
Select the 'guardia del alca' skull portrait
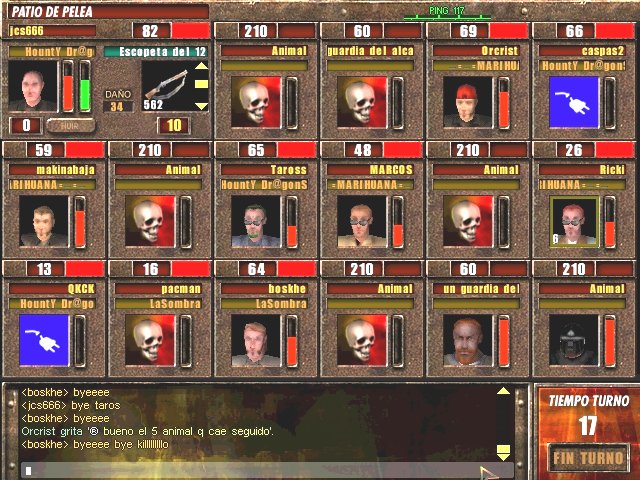point(361,101)
